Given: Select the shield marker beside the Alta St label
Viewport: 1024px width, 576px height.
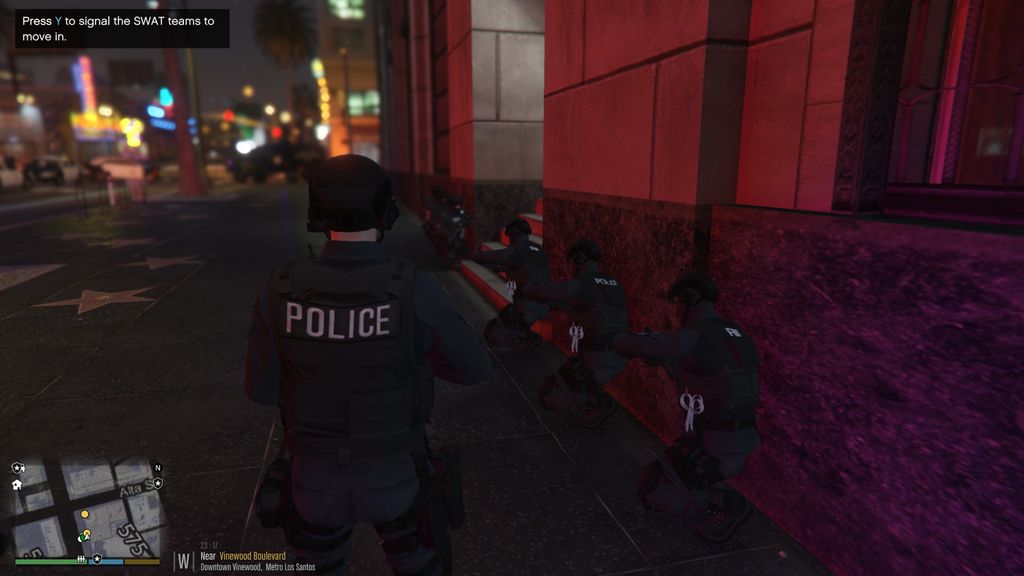Looking at the screenshot, I should click(x=157, y=483).
